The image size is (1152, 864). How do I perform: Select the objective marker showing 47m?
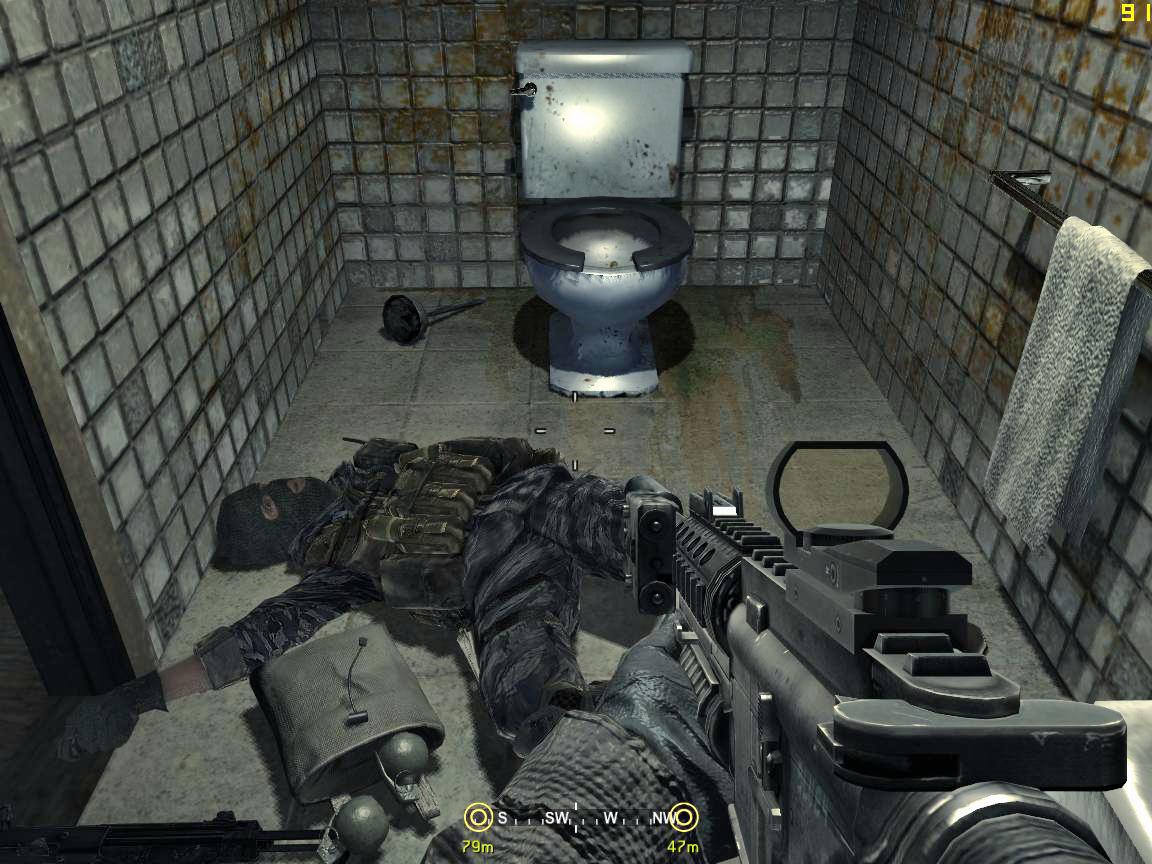point(684,818)
